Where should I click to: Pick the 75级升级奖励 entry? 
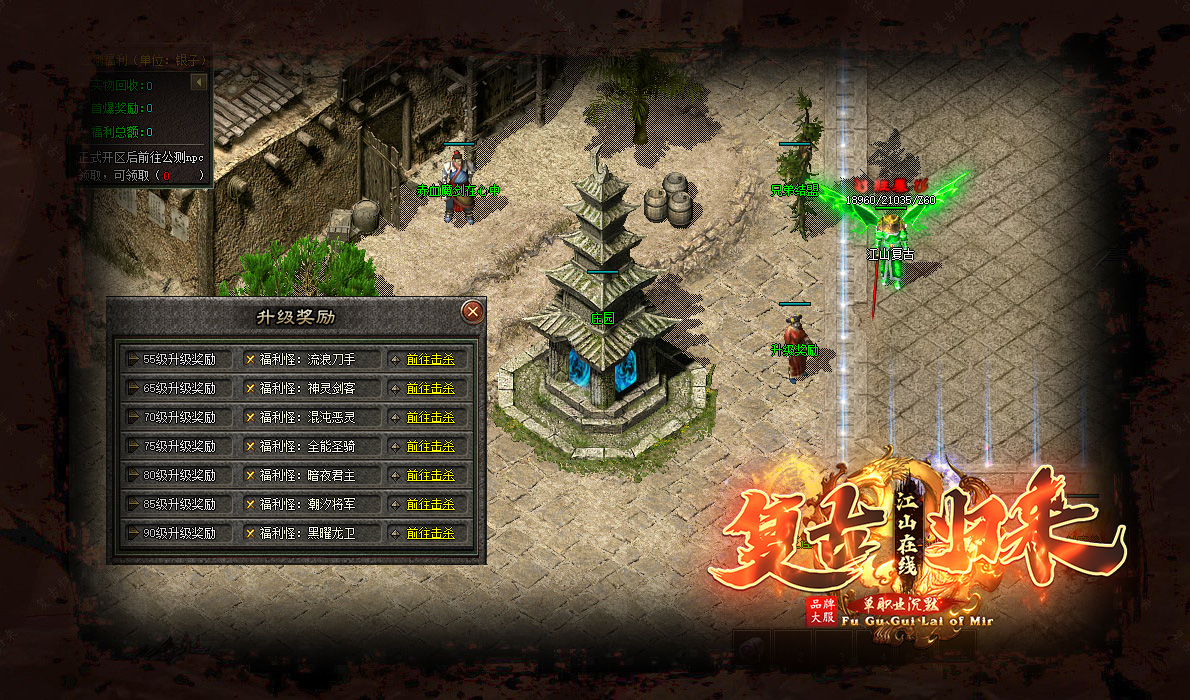point(179,446)
